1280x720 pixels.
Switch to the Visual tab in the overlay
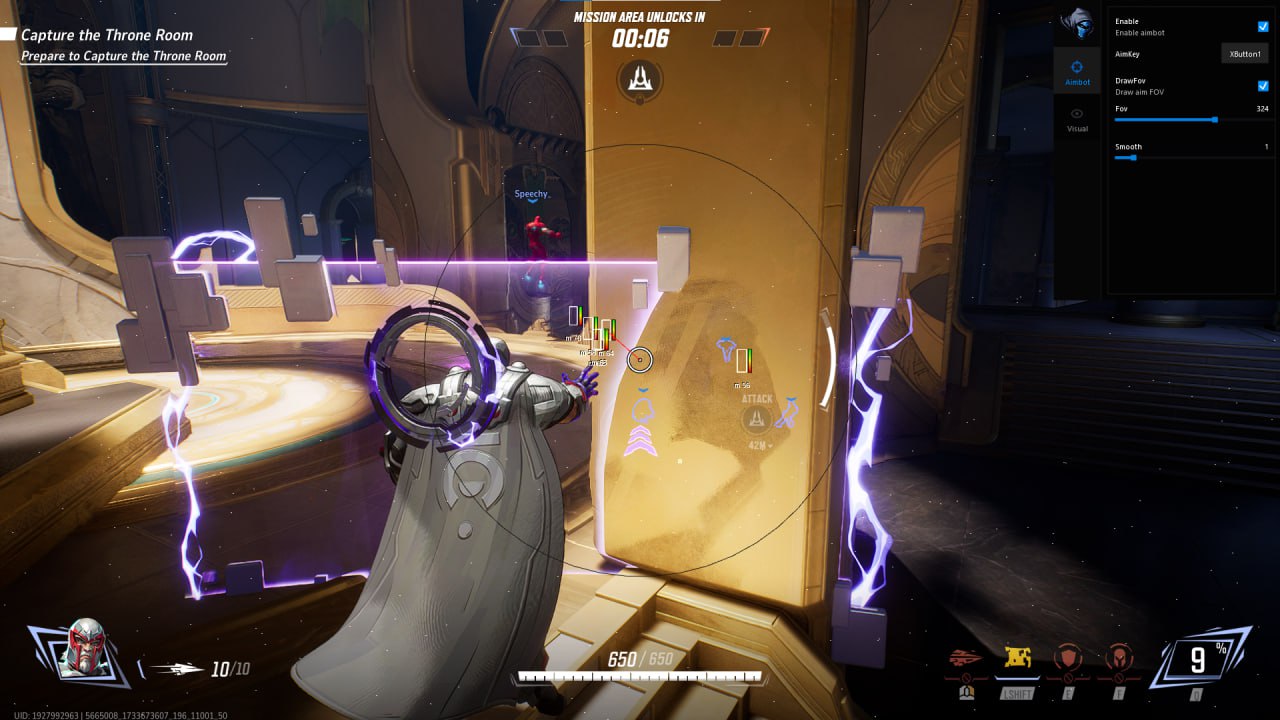coord(1077,119)
